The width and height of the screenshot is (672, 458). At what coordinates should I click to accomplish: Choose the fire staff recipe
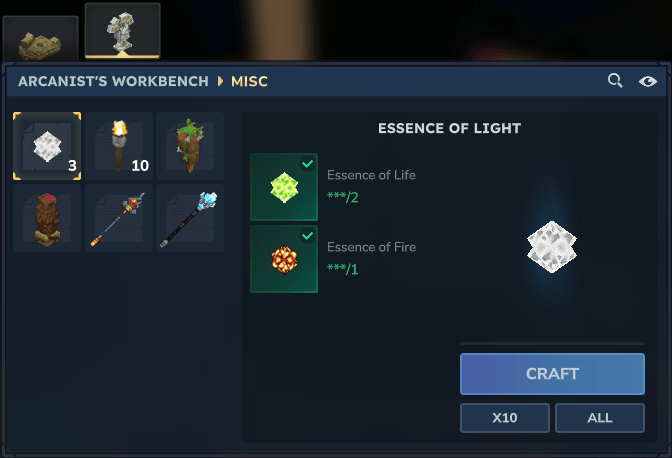pos(119,218)
